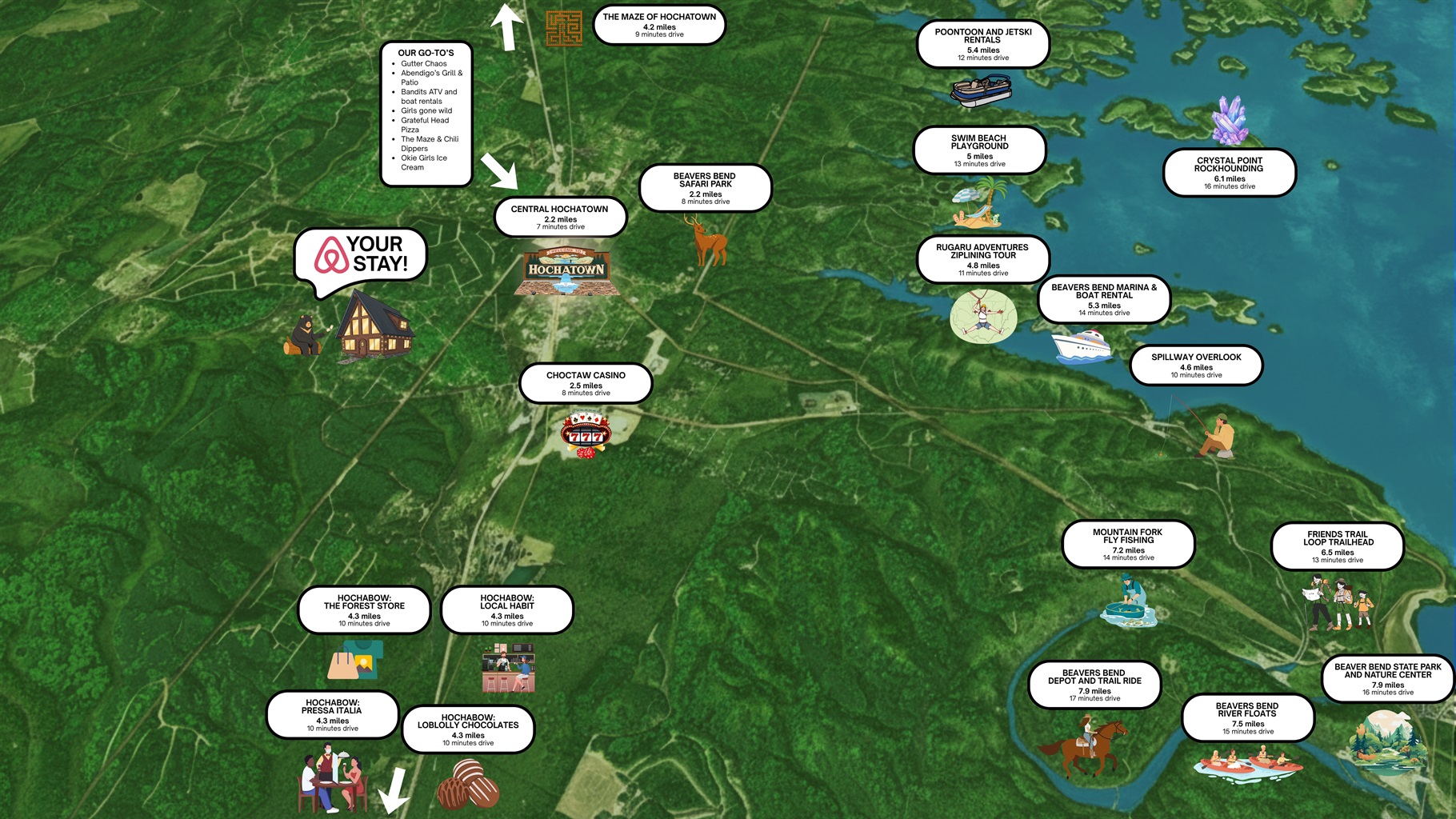
Task: Select the Hochabow: Local Habit marker
Action: pyautogui.click(x=507, y=609)
